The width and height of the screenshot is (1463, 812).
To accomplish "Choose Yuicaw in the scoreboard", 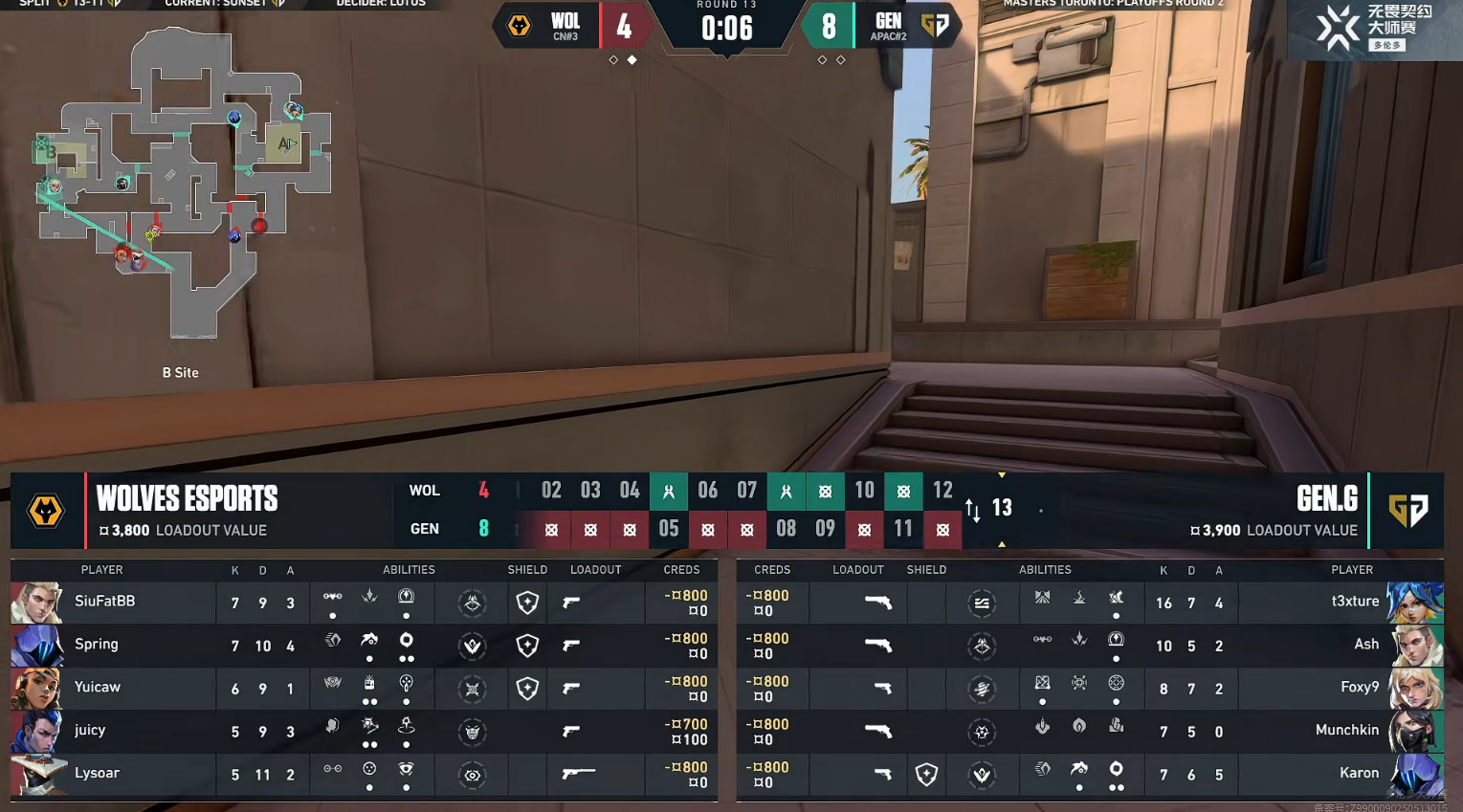I will point(98,688).
